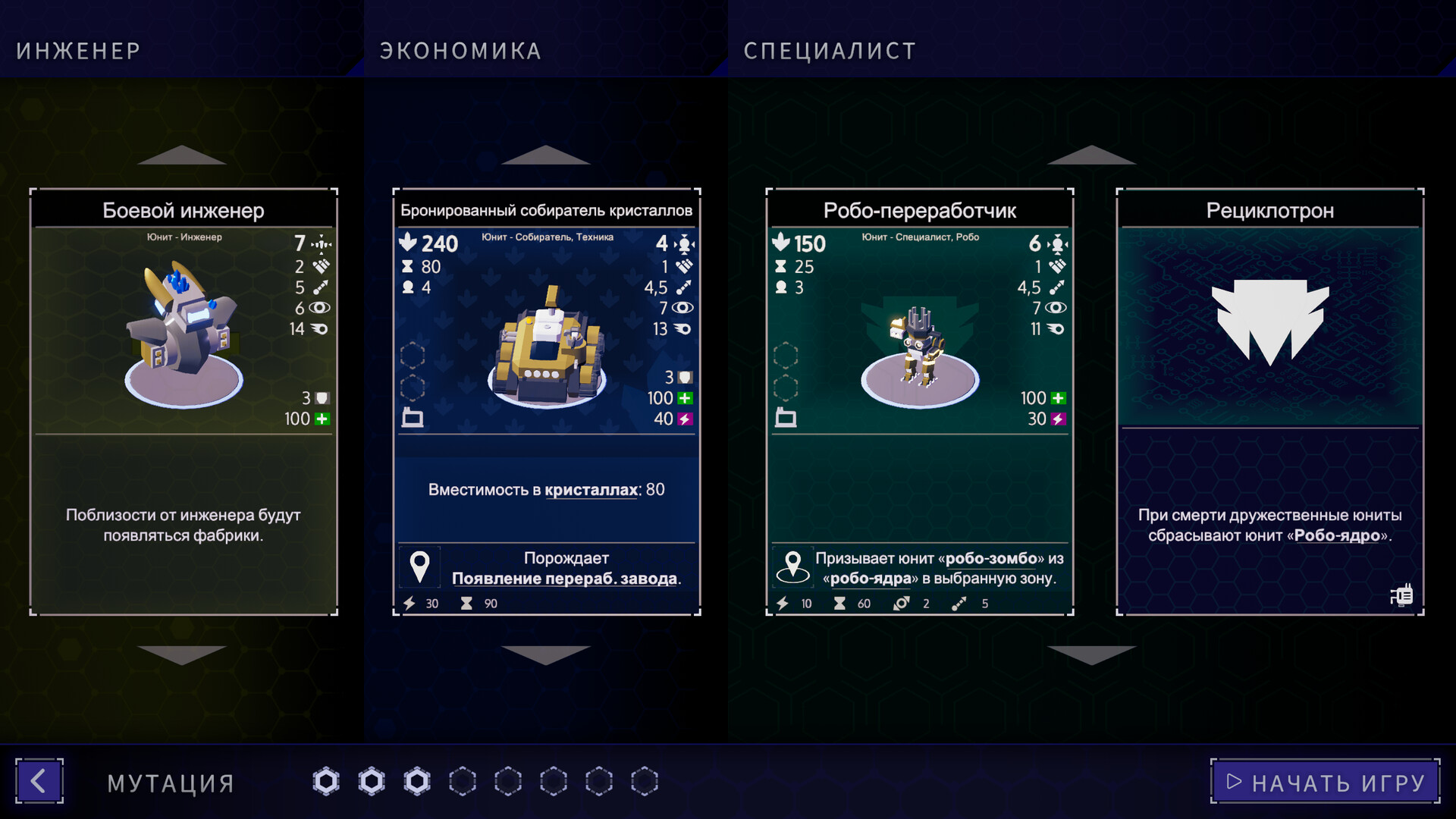
Task: Click the lightning energy icon below collector card text
Action: pos(408,603)
